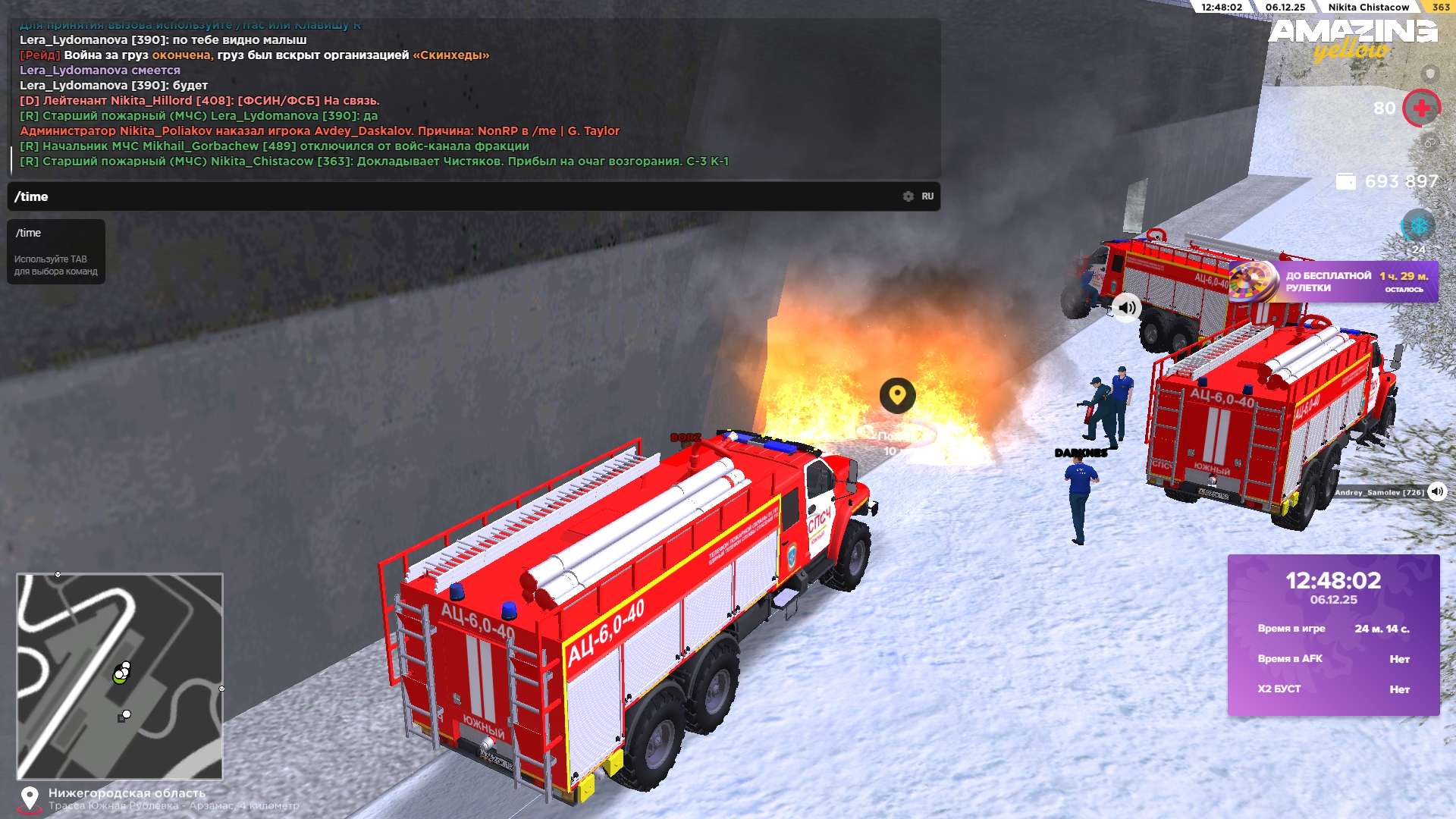The image size is (1456, 819).
Task: Click the wallet money icon
Action: tap(1345, 182)
